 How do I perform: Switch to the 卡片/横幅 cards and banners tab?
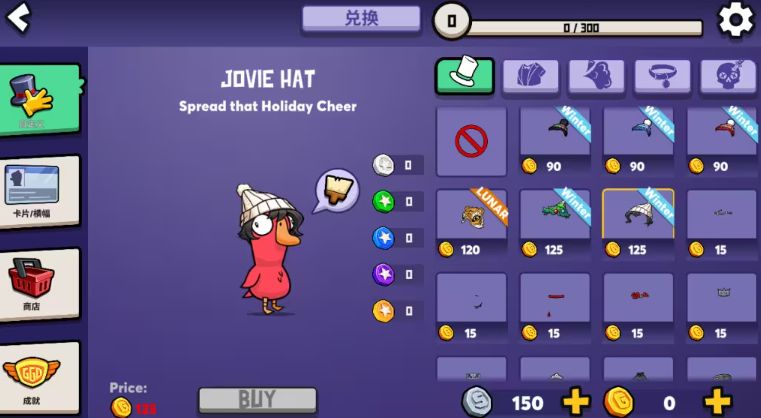pos(40,192)
